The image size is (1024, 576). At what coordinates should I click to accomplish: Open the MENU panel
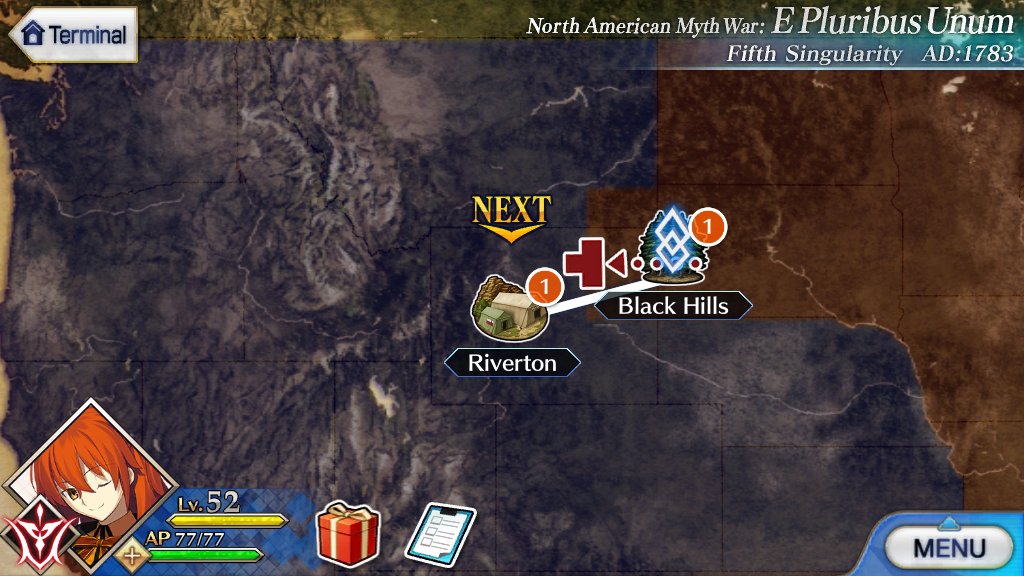(947, 546)
